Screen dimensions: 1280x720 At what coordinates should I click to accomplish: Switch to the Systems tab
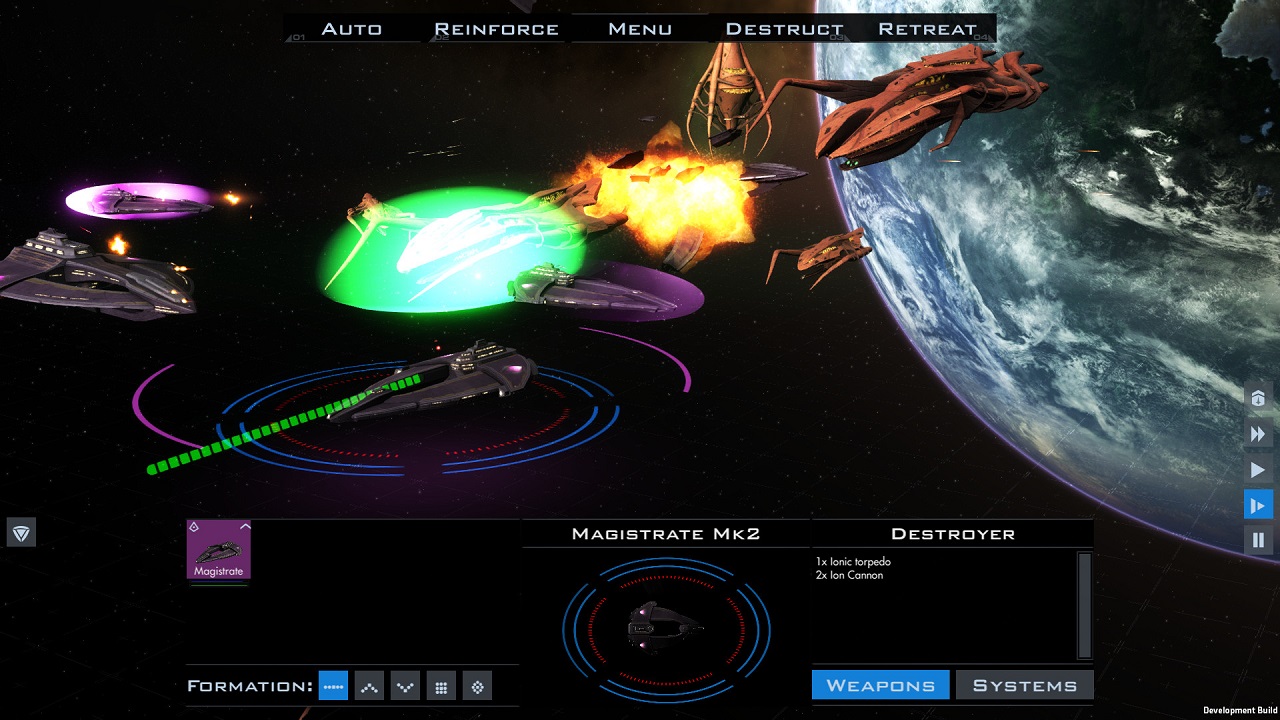1024,685
